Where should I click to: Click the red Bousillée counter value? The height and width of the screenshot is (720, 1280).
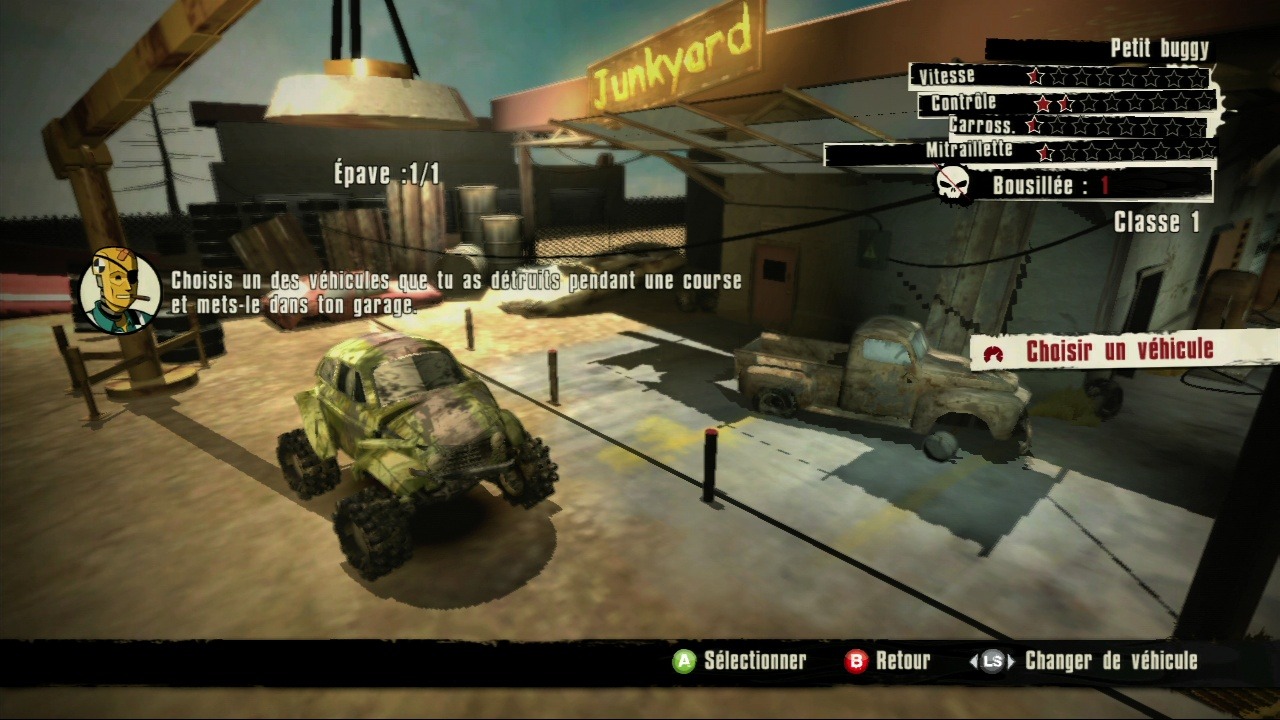1104,183
